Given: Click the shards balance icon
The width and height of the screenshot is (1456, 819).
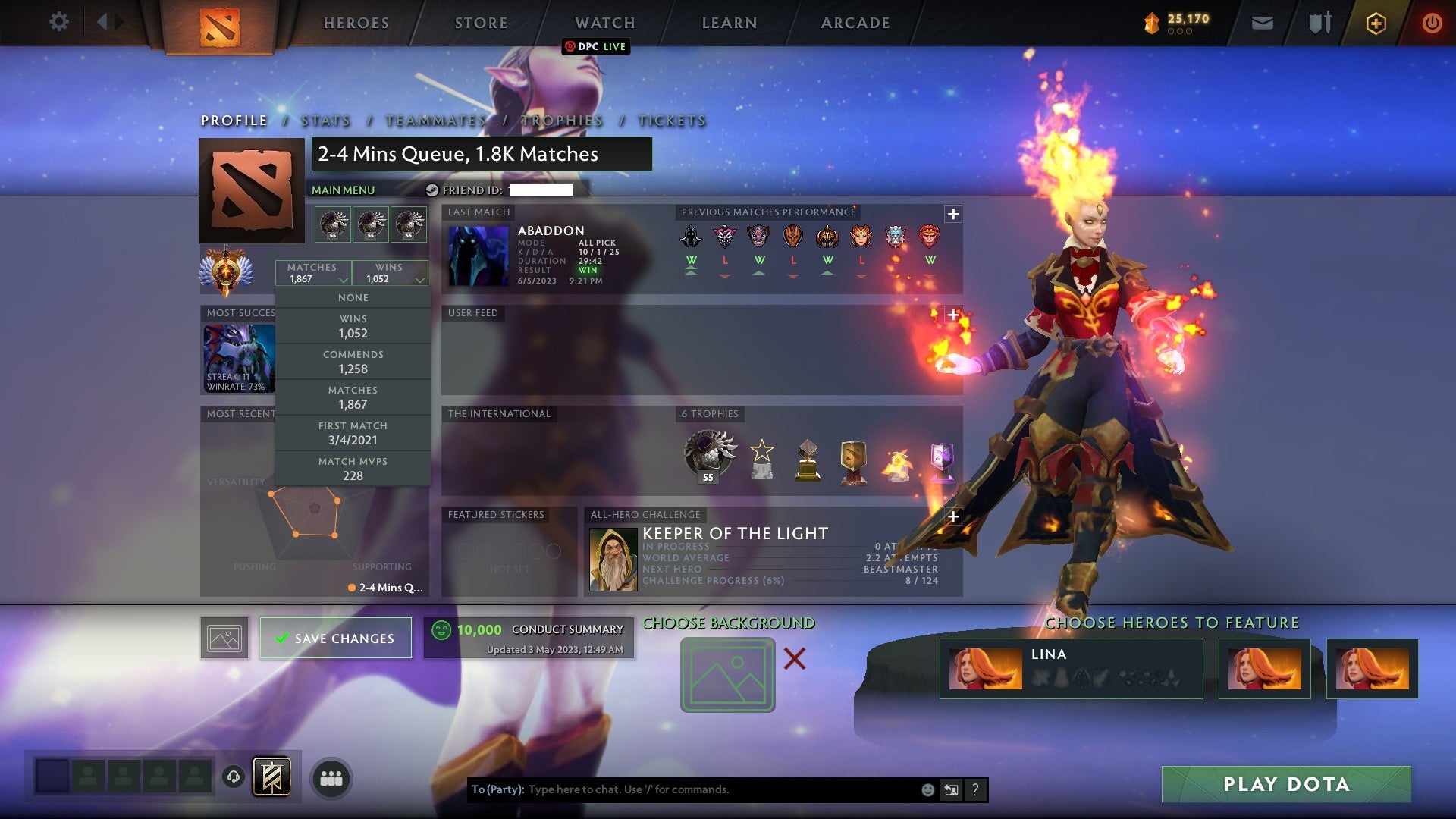Looking at the screenshot, I should point(1150,22).
